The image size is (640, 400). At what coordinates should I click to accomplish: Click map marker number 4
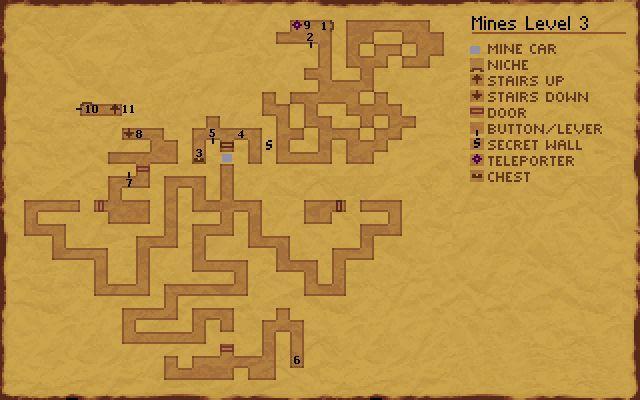241,134
